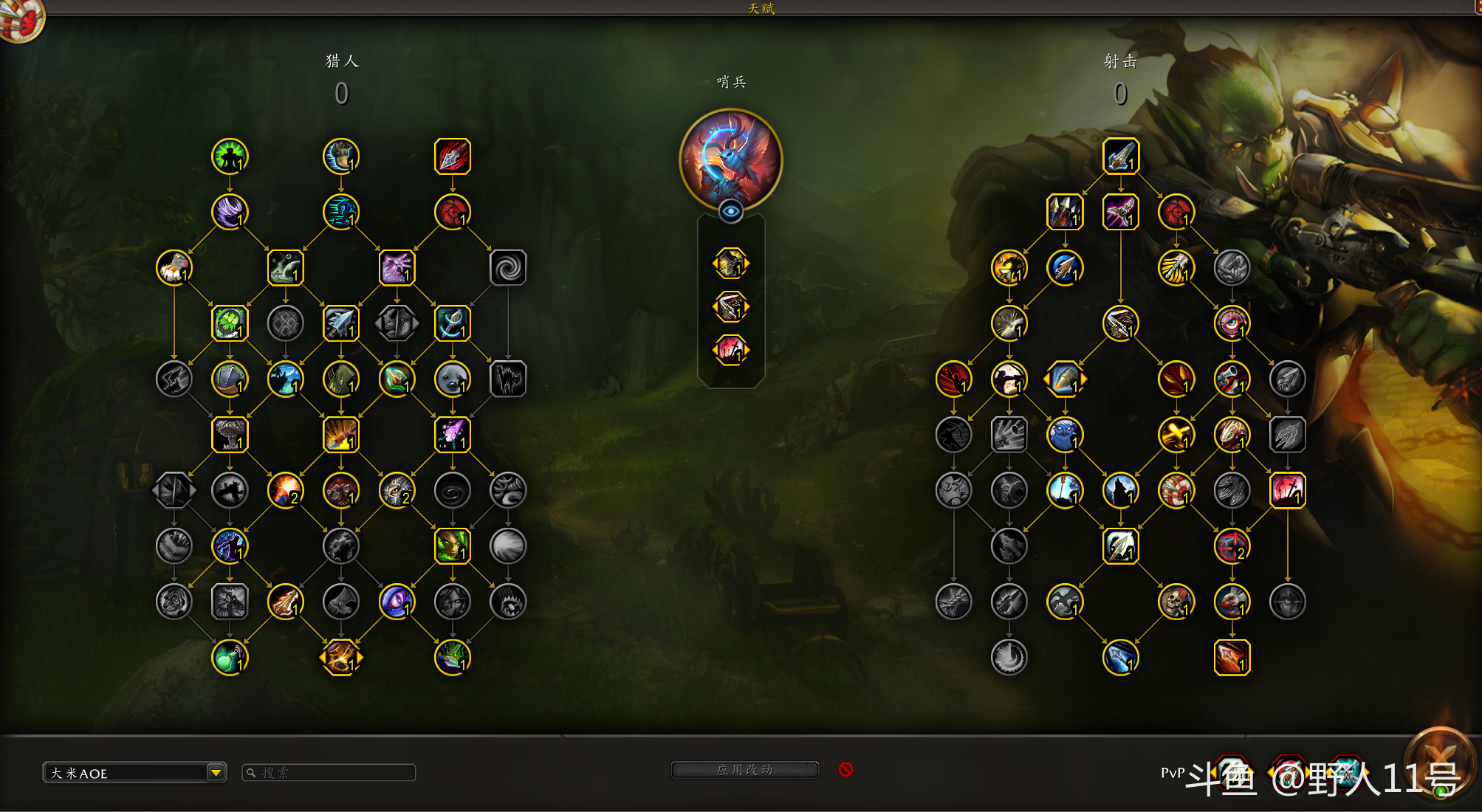
Task: Choose the red spearhead square talent
Action: 453,156
